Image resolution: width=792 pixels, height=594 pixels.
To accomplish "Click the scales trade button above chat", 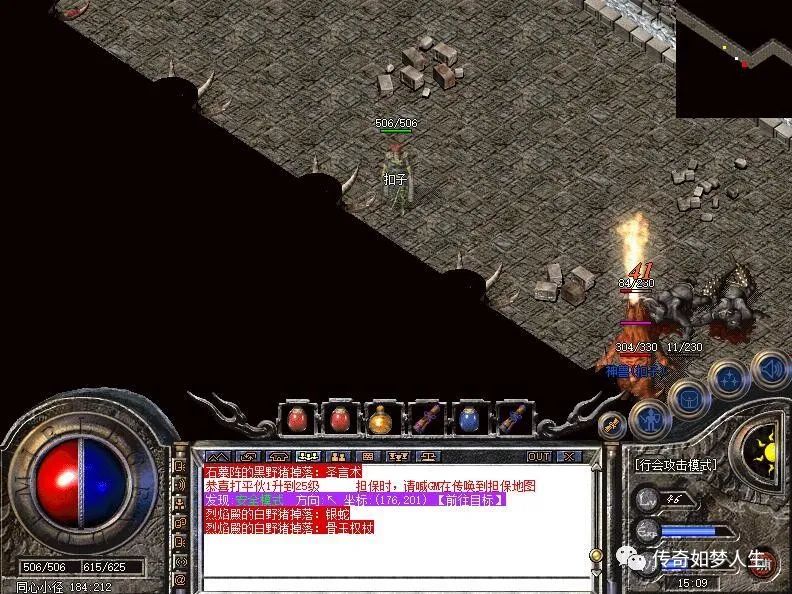I will 427,456.
